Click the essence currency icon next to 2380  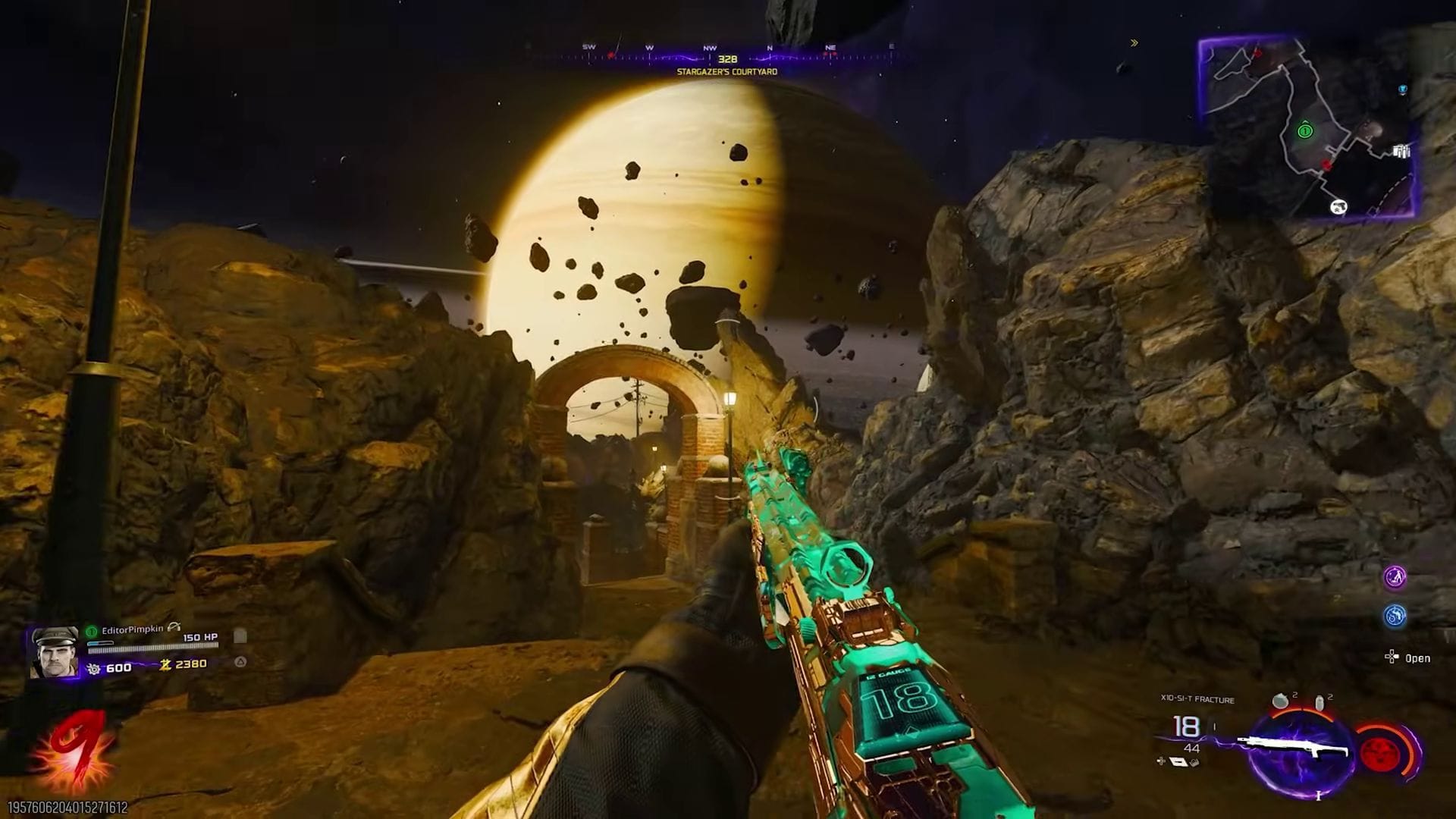(x=165, y=666)
